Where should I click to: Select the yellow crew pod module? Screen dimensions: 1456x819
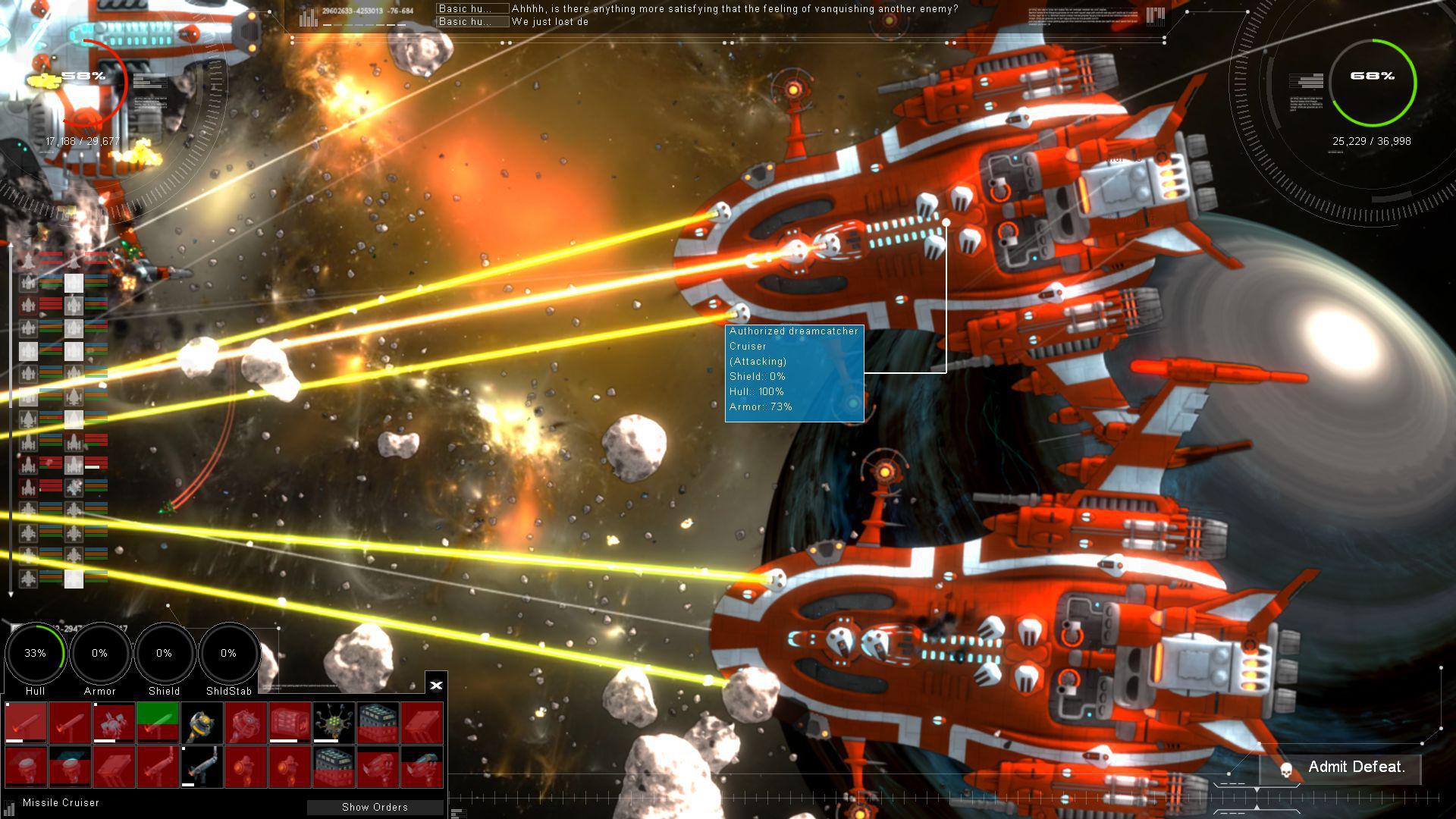click(202, 723)
